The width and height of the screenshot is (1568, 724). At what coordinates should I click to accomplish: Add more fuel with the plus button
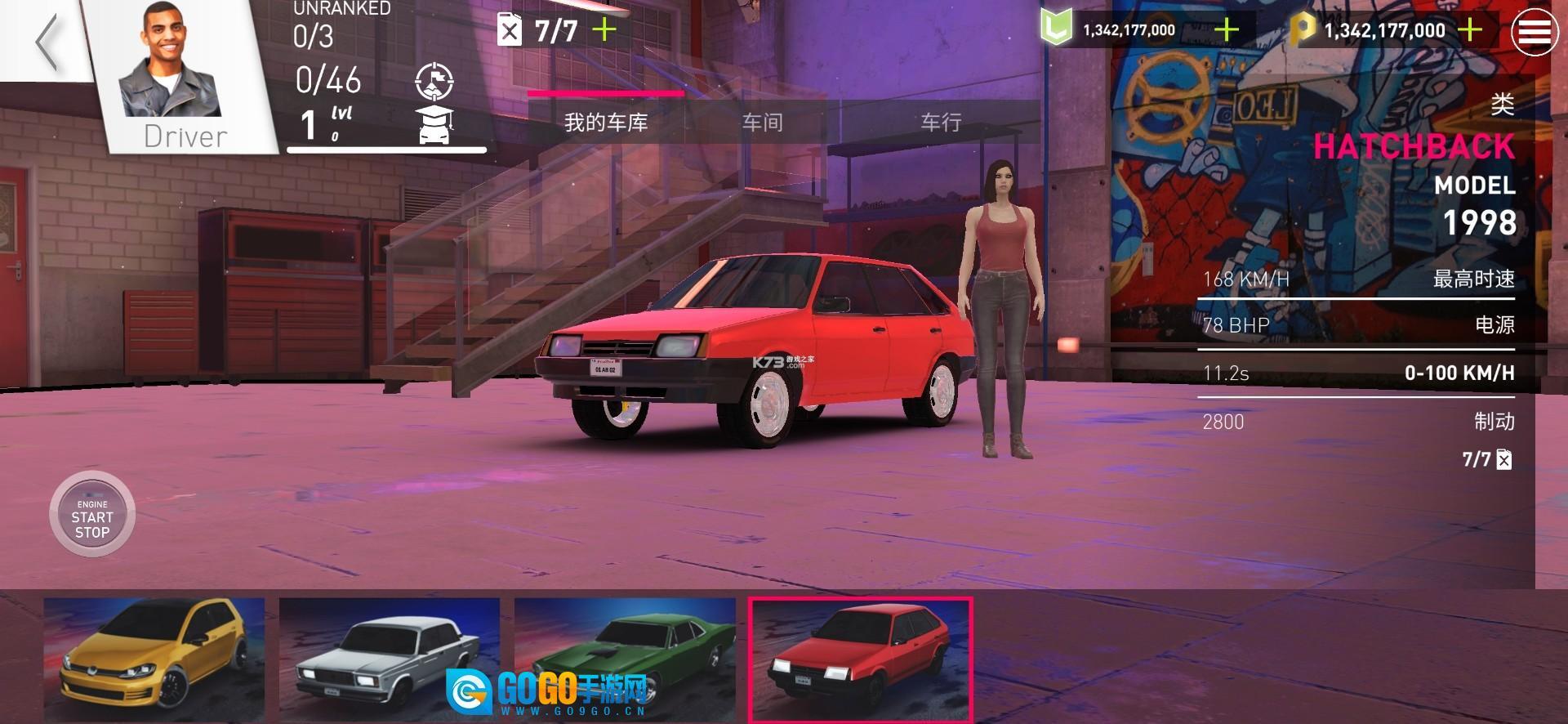[x=604, y=31]
